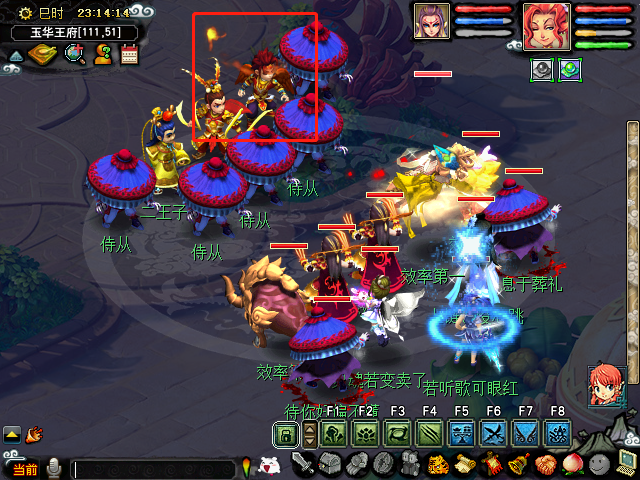Click the green orb buff icon
This screenshot has height=480, width=640.
570,70
